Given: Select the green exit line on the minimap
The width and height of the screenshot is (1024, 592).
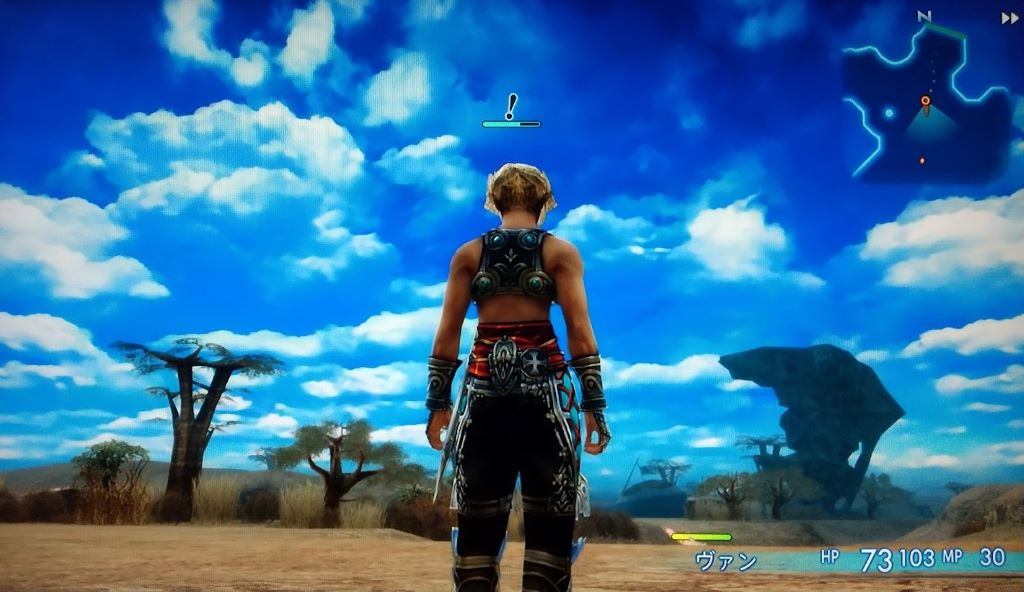Looking at the screenshot, I should [948, 32].
